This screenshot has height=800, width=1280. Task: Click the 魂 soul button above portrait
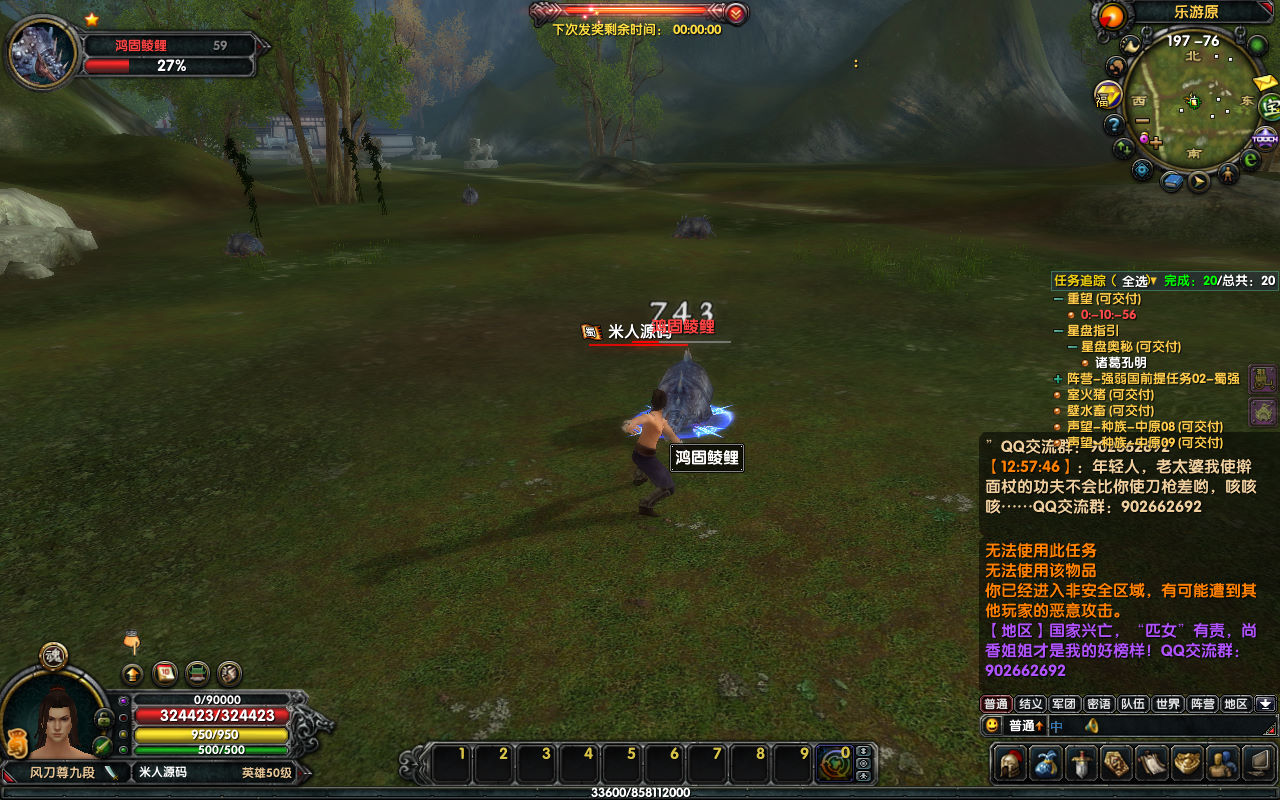click(54, 656)
